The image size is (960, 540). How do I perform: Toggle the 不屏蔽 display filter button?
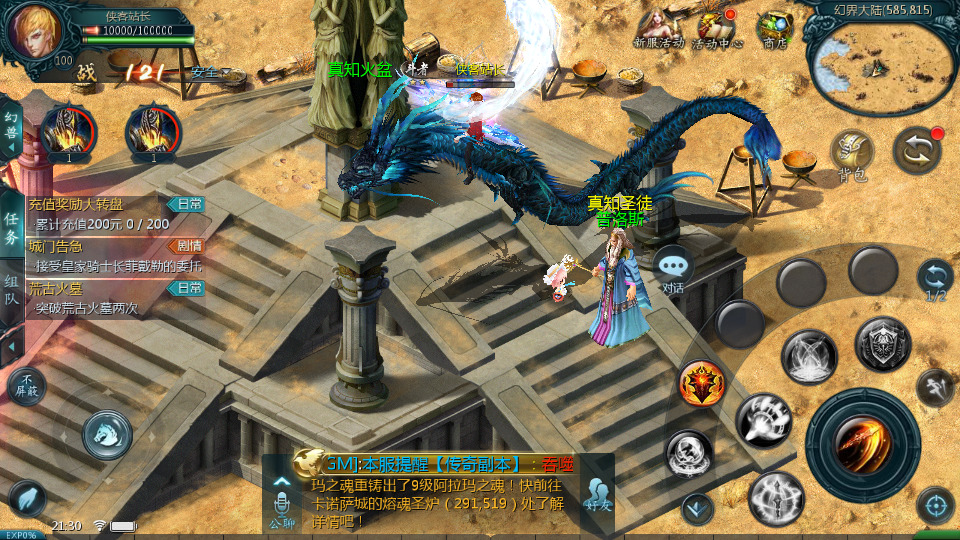26,386
